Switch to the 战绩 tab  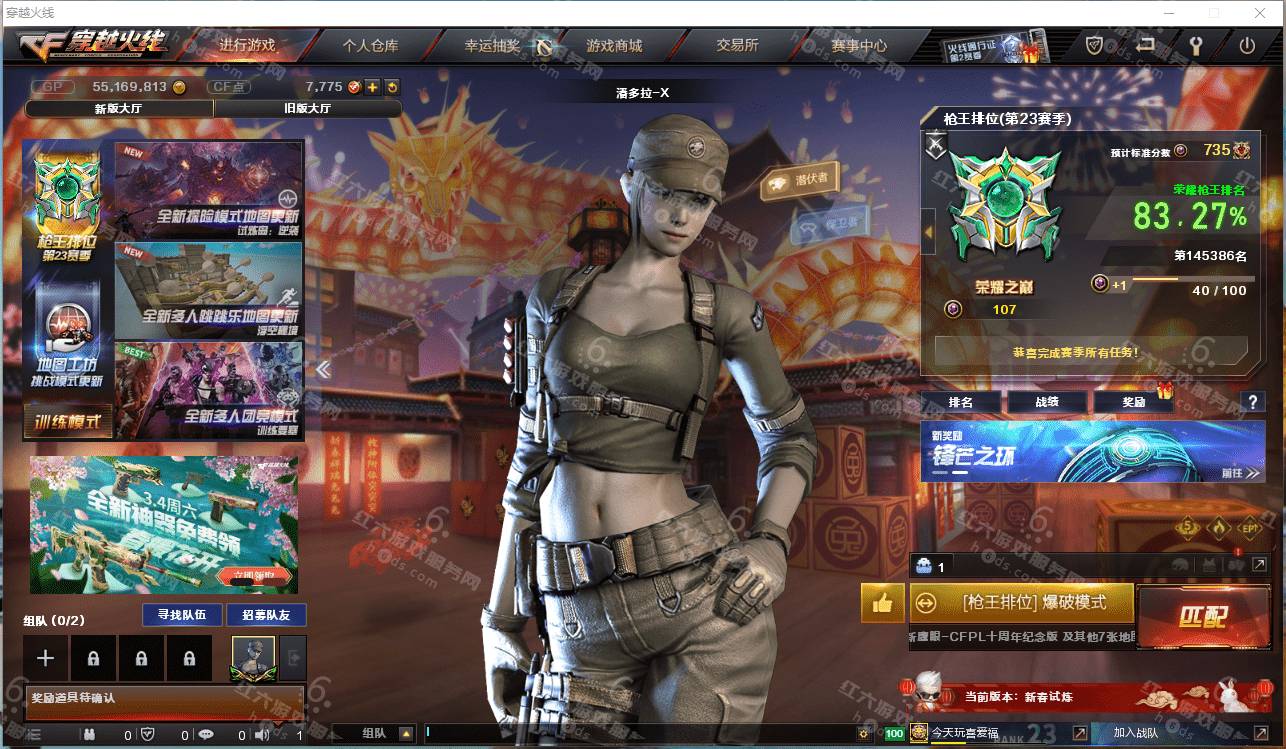click(1048, 402)
